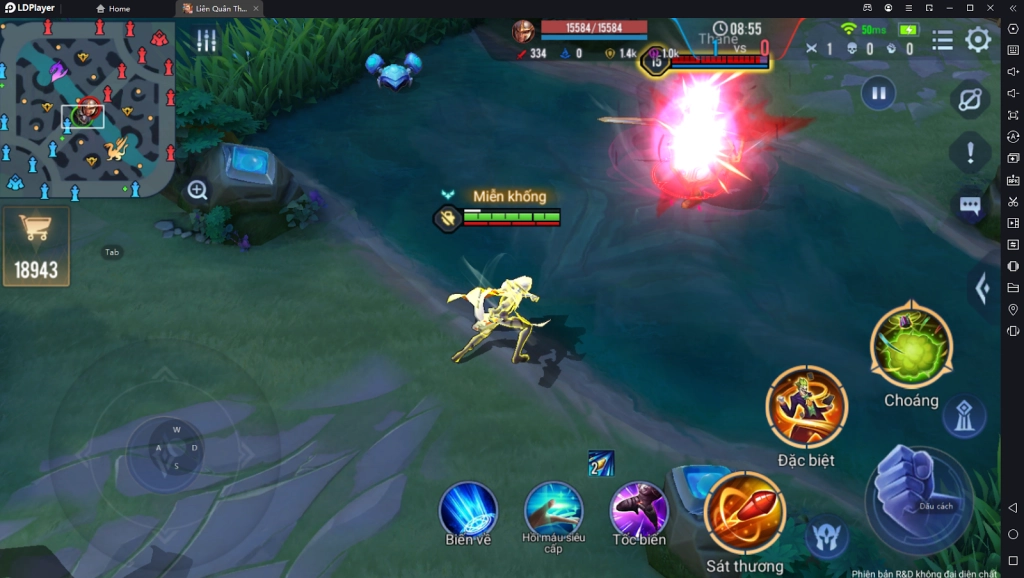Select the item icon marked 2
Image resolution: width=1024 pixels, height=578 pixels.
pos(601,463)
